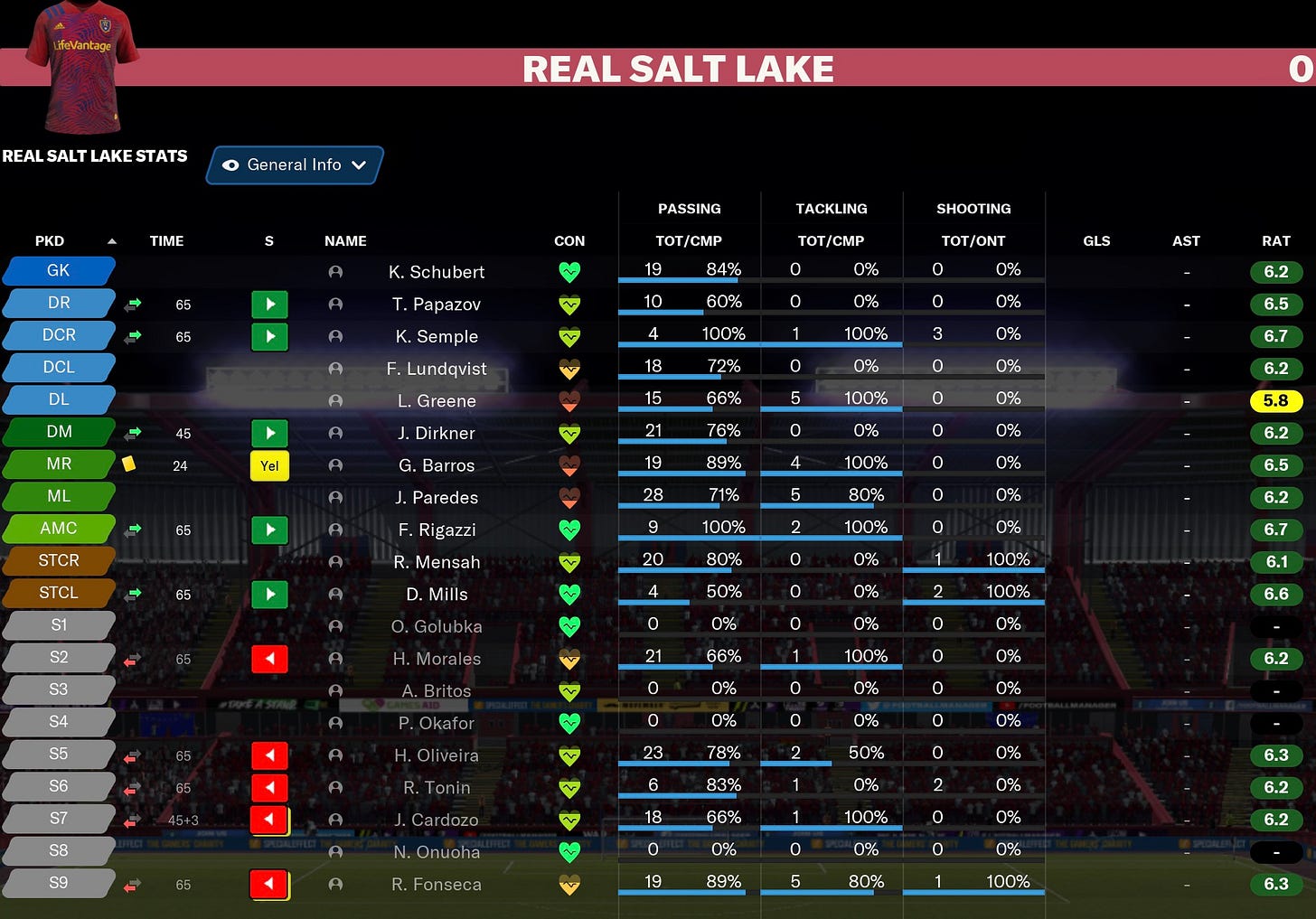This screenshot has height=919, width=1316.
Task: Select T. Papazov's green substituted-on arrow
Action: point(133,305)
